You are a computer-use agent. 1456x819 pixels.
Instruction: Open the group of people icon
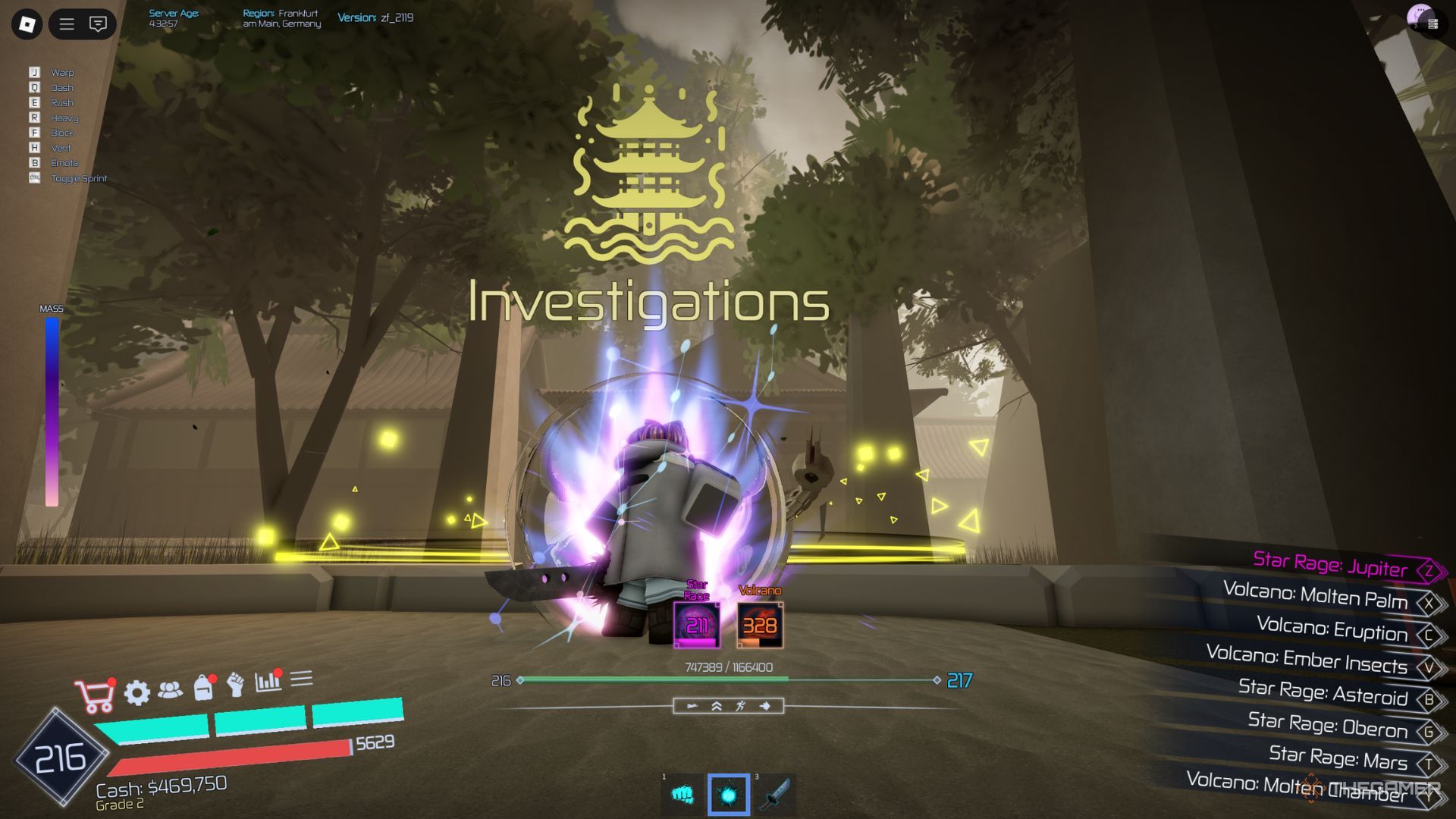[x=171, y=689]
